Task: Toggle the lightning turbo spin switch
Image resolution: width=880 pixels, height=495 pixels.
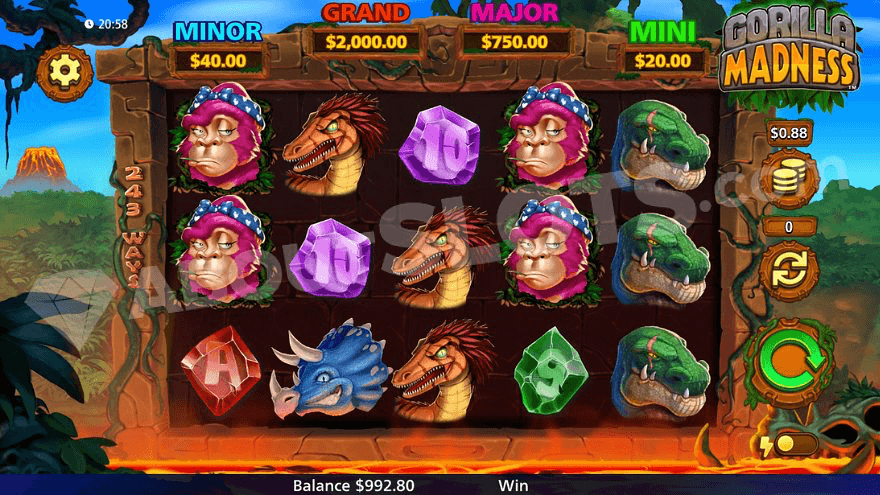Action: tap(791, 443)
